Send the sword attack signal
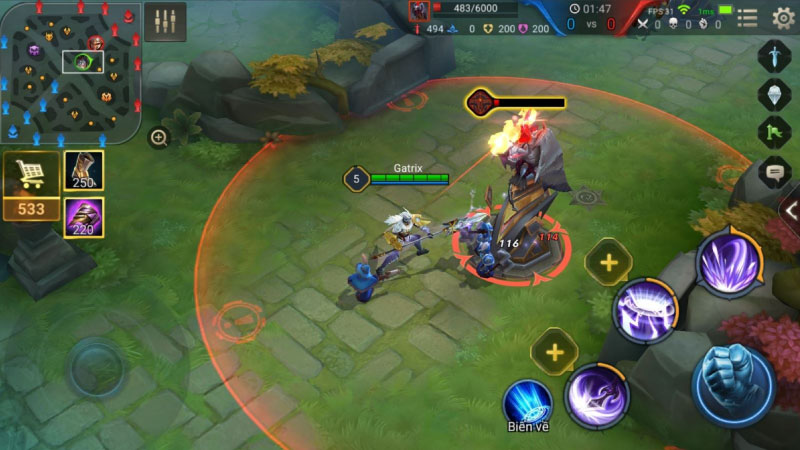 point(775,55)
